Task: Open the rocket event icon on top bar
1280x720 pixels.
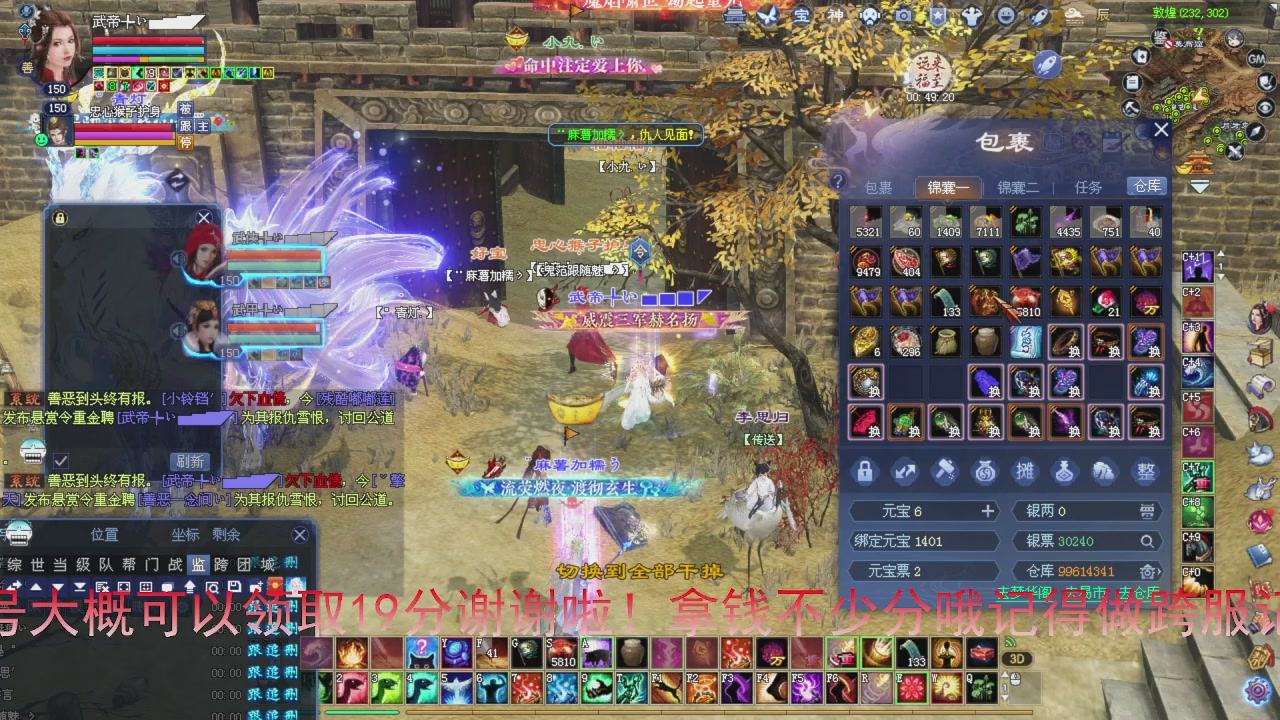Action: [x=1039, y=16]
